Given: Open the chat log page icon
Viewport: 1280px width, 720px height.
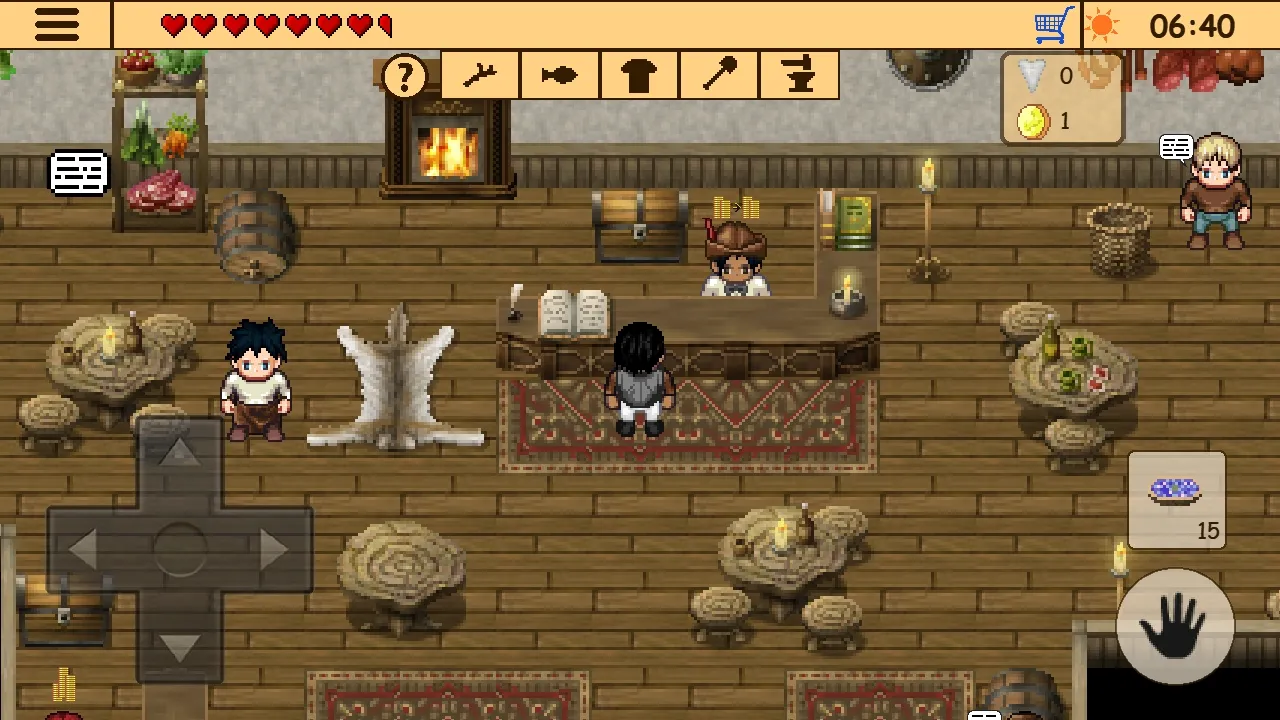Looking at the screenshot, I should (x=79, y=171).
